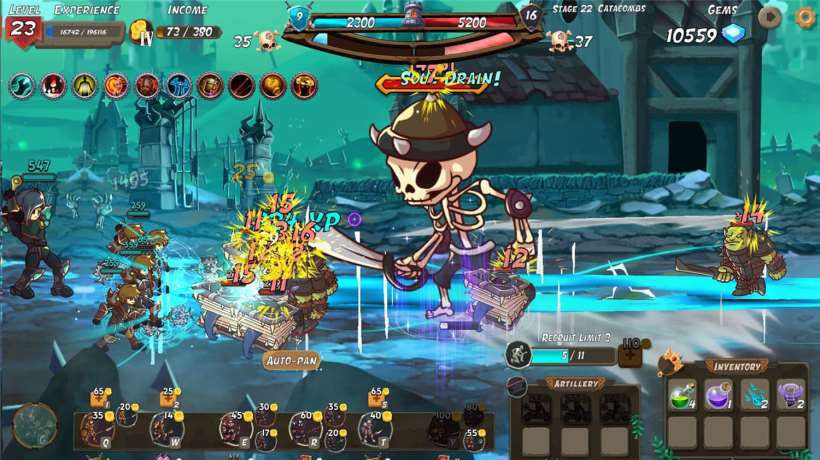Select the blue crystal inventory item
This screenshot has height=460, width=820.
[x=755, y=394]
